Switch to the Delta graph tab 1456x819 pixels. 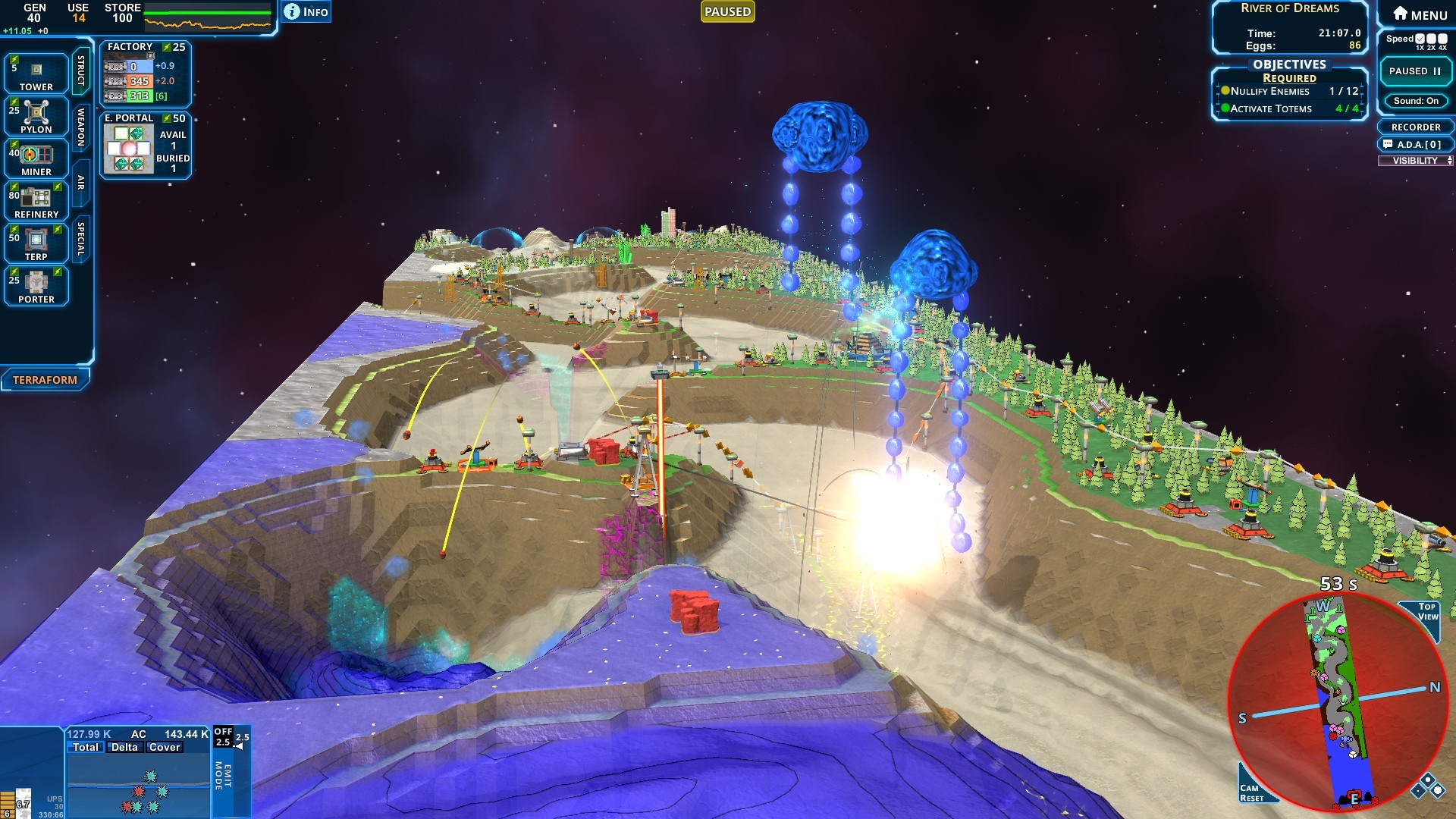click(x=124, y=746)
